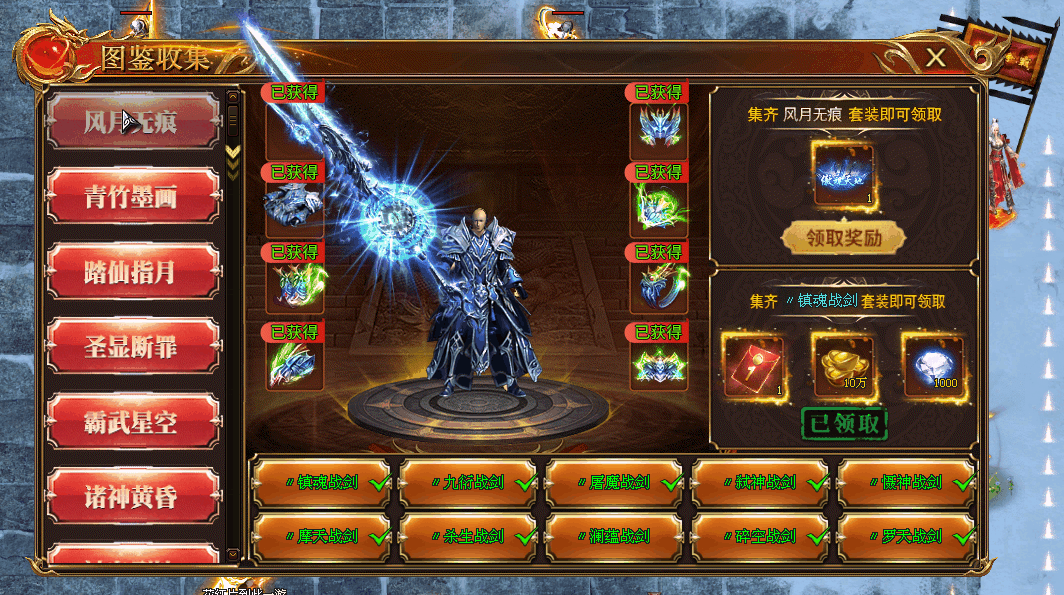Select the 杀生战剑 set button
The width and height of the screenshot is (1064, 595).
468,536
